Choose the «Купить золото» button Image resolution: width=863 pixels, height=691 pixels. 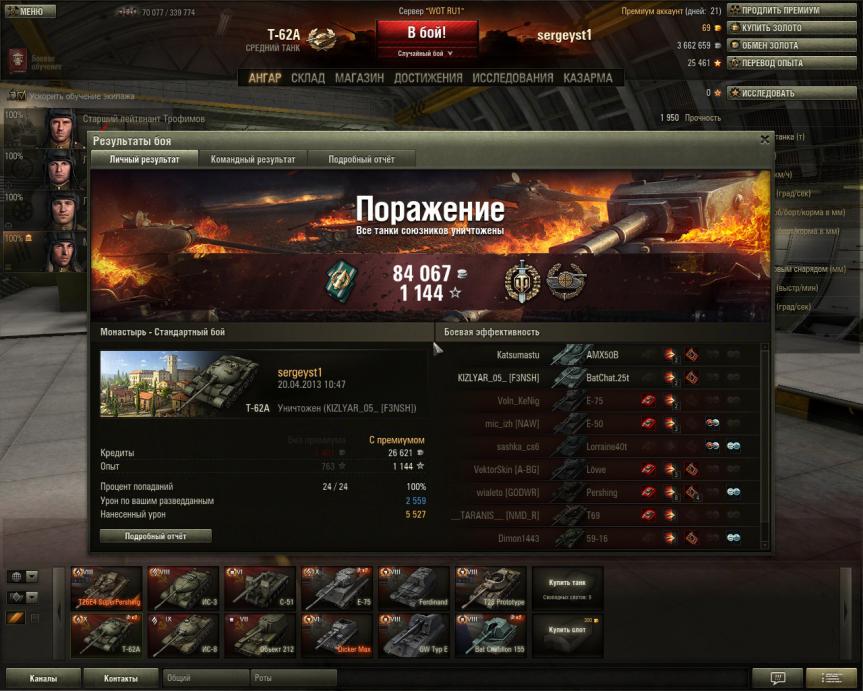[x=779, y=28]
